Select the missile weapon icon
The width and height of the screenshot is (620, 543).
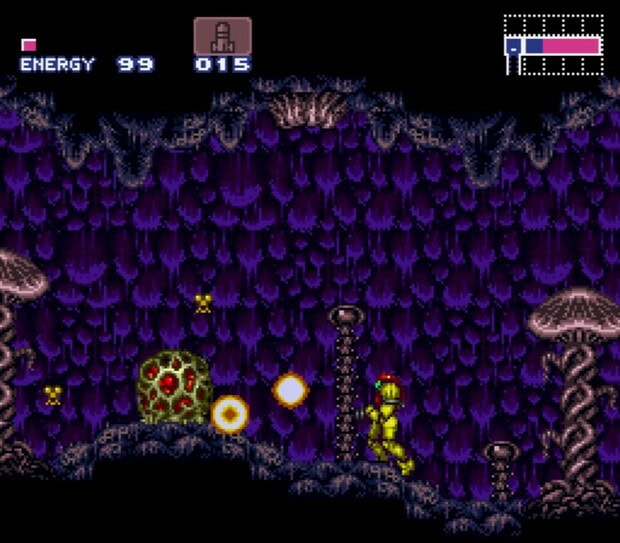tap(222, 36)
